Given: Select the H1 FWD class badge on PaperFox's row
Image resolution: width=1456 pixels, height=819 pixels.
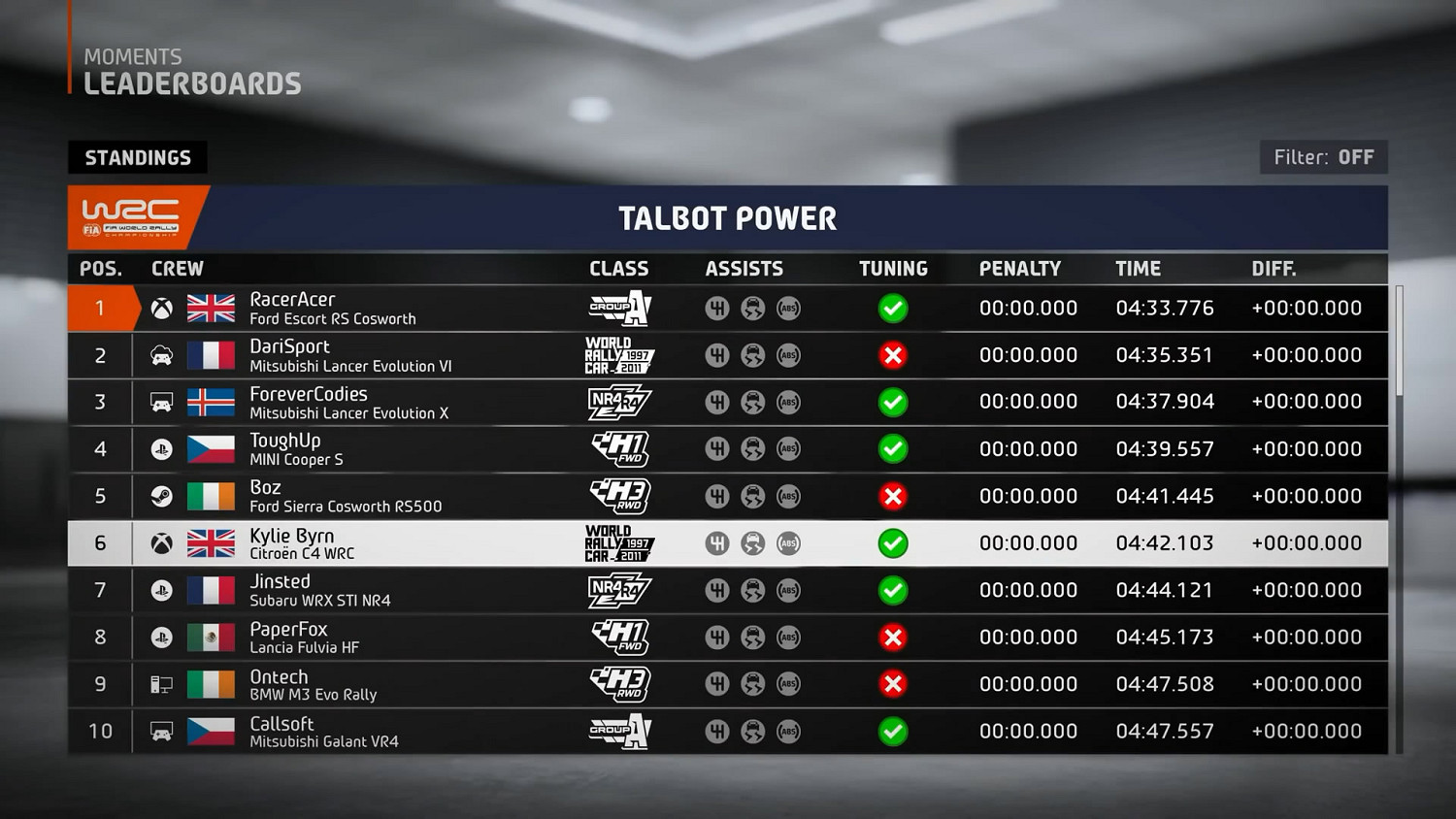Looking at the screenshot, I should click(x=618, y=638).
